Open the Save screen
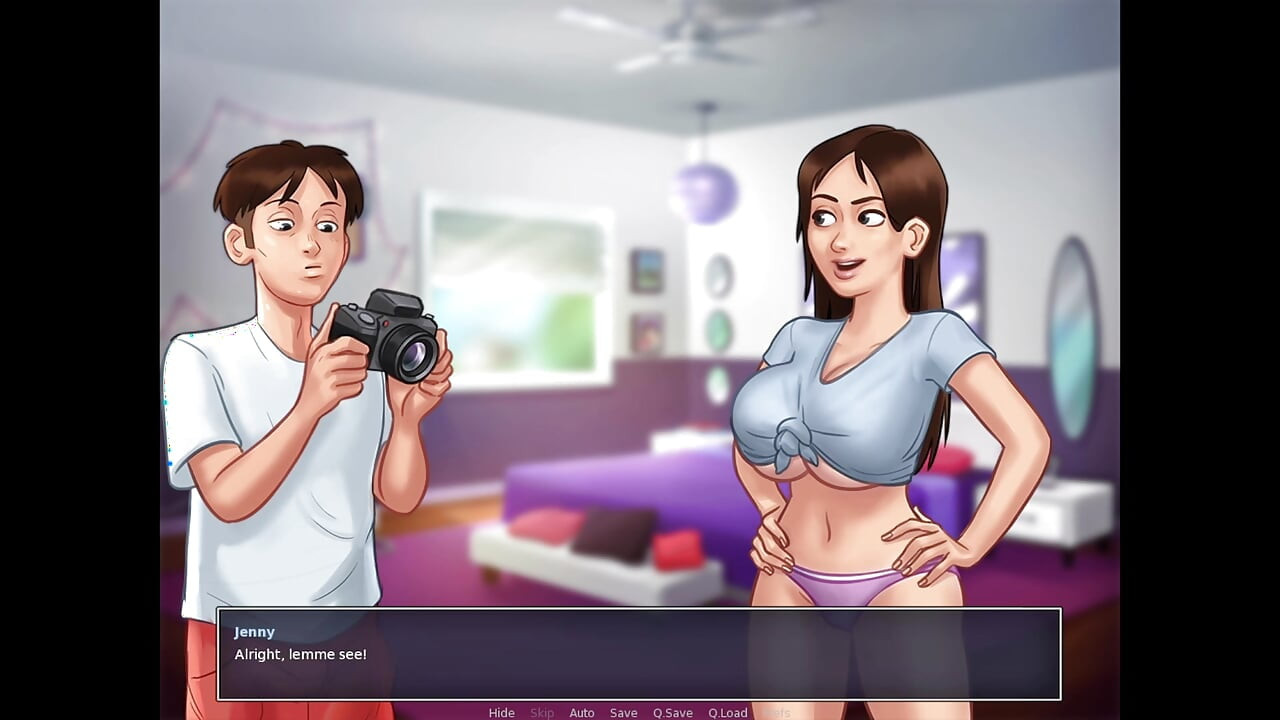This screenshot has width=1280, height=720. 623,712
